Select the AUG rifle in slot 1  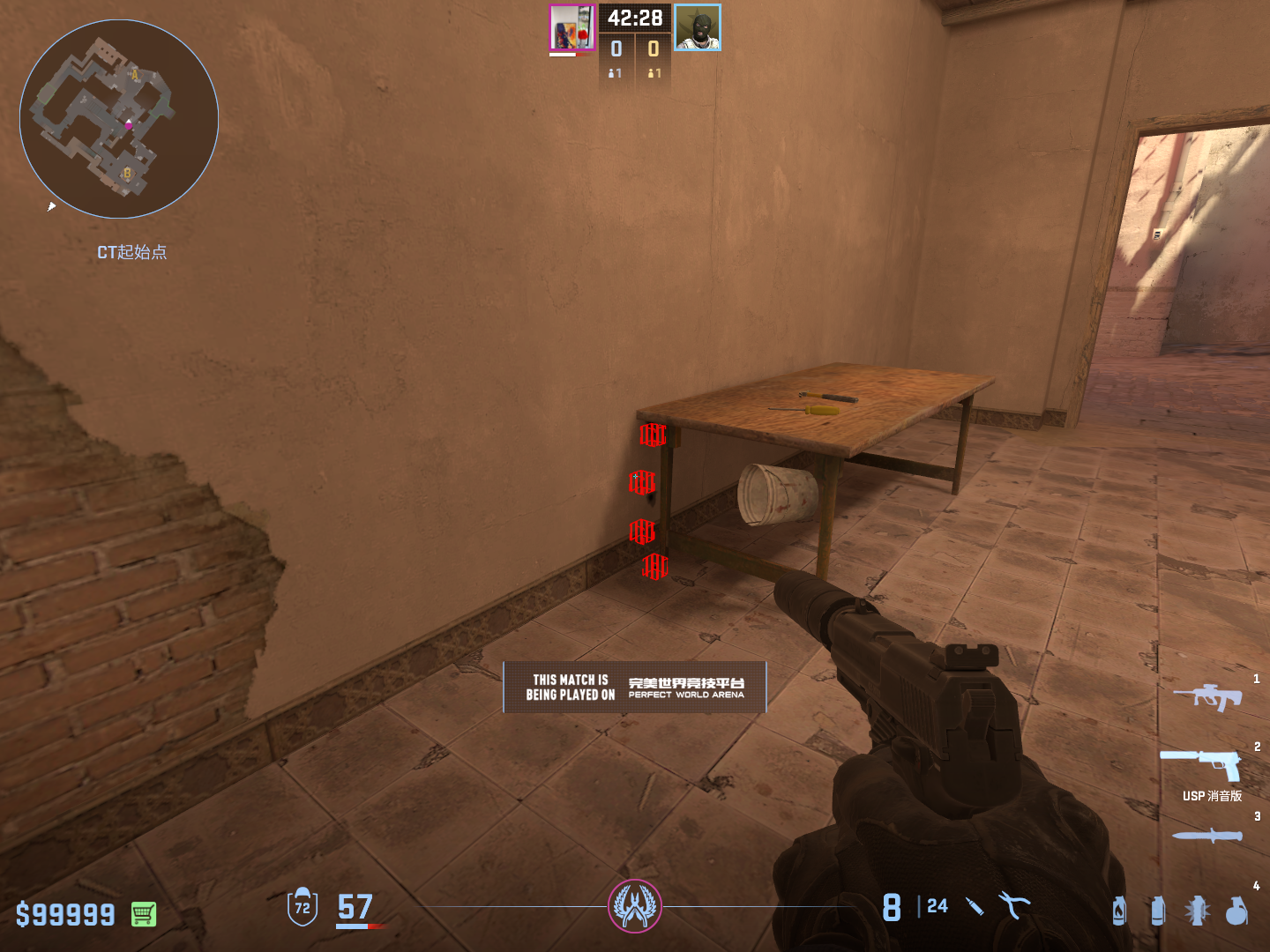click(x=1207, y=697)
